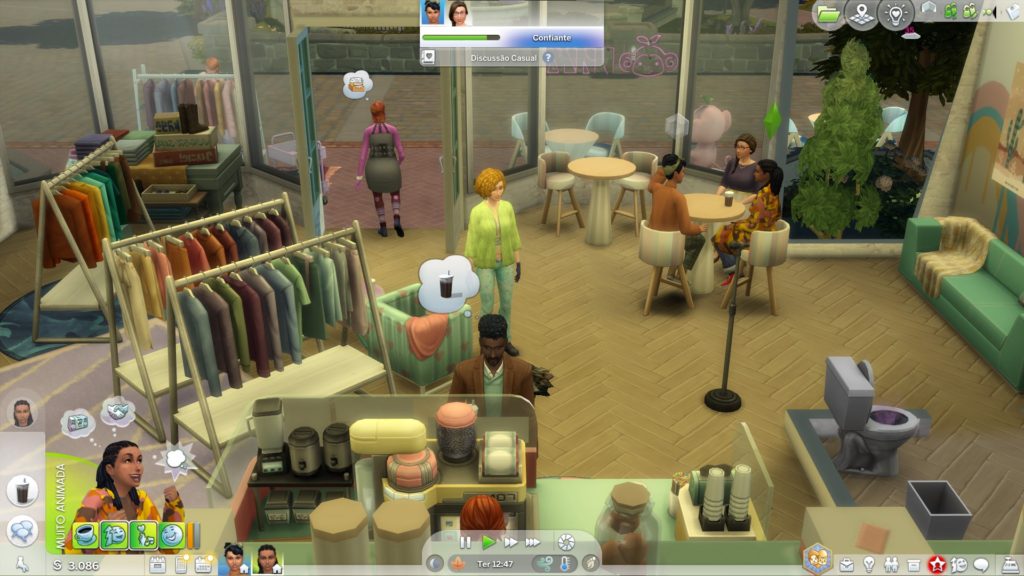
Task: Open the inventory box panel
Action: click(x=914, y=564)
